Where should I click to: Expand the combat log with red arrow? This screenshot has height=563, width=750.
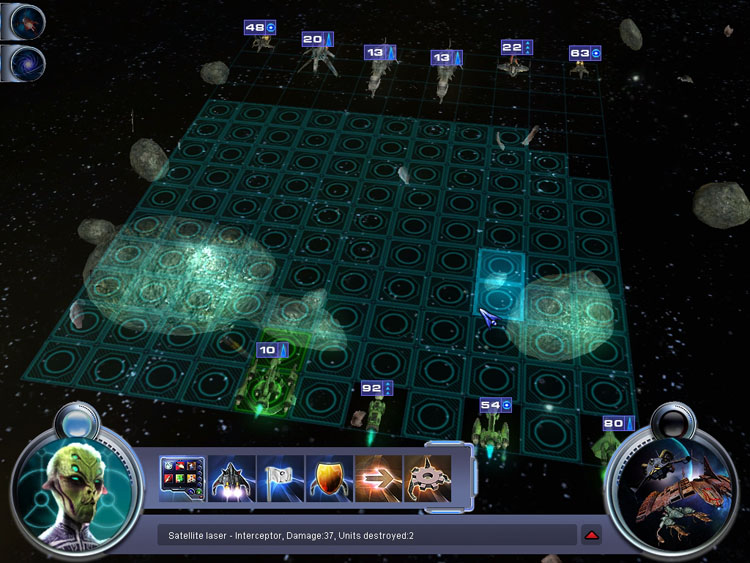pyautogui.click(x=591, y=536)
